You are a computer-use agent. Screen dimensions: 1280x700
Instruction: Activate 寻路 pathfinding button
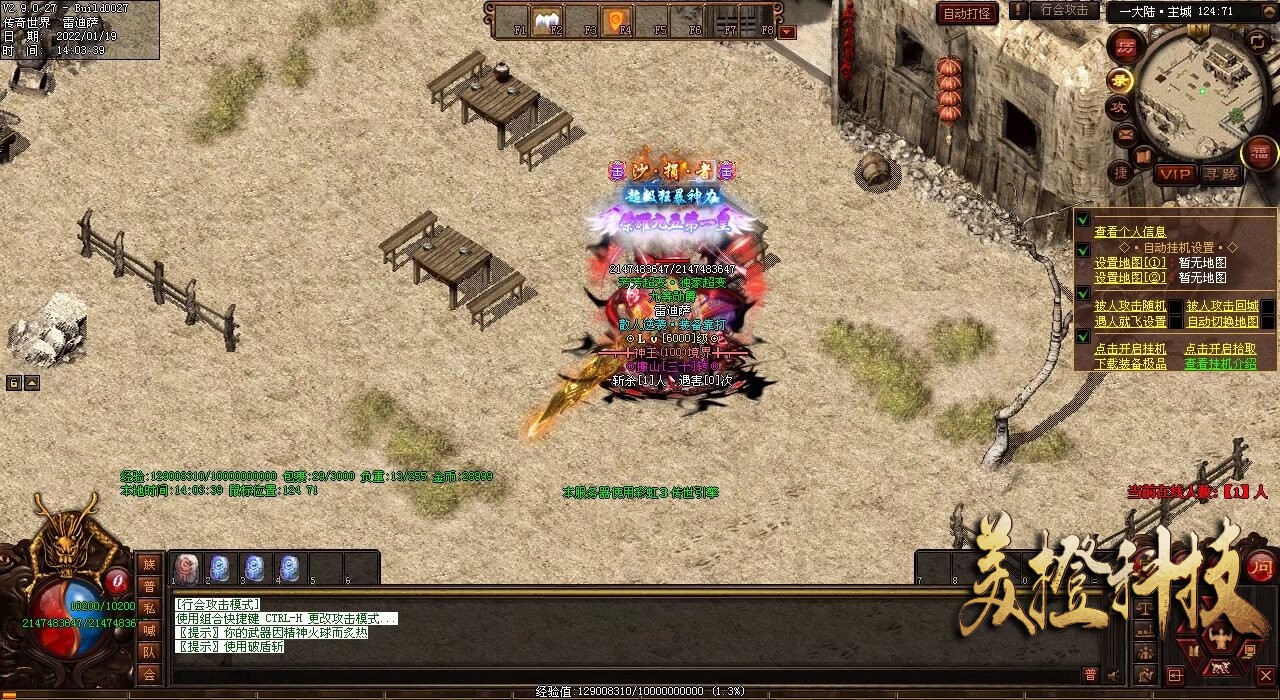[1220, 174]
